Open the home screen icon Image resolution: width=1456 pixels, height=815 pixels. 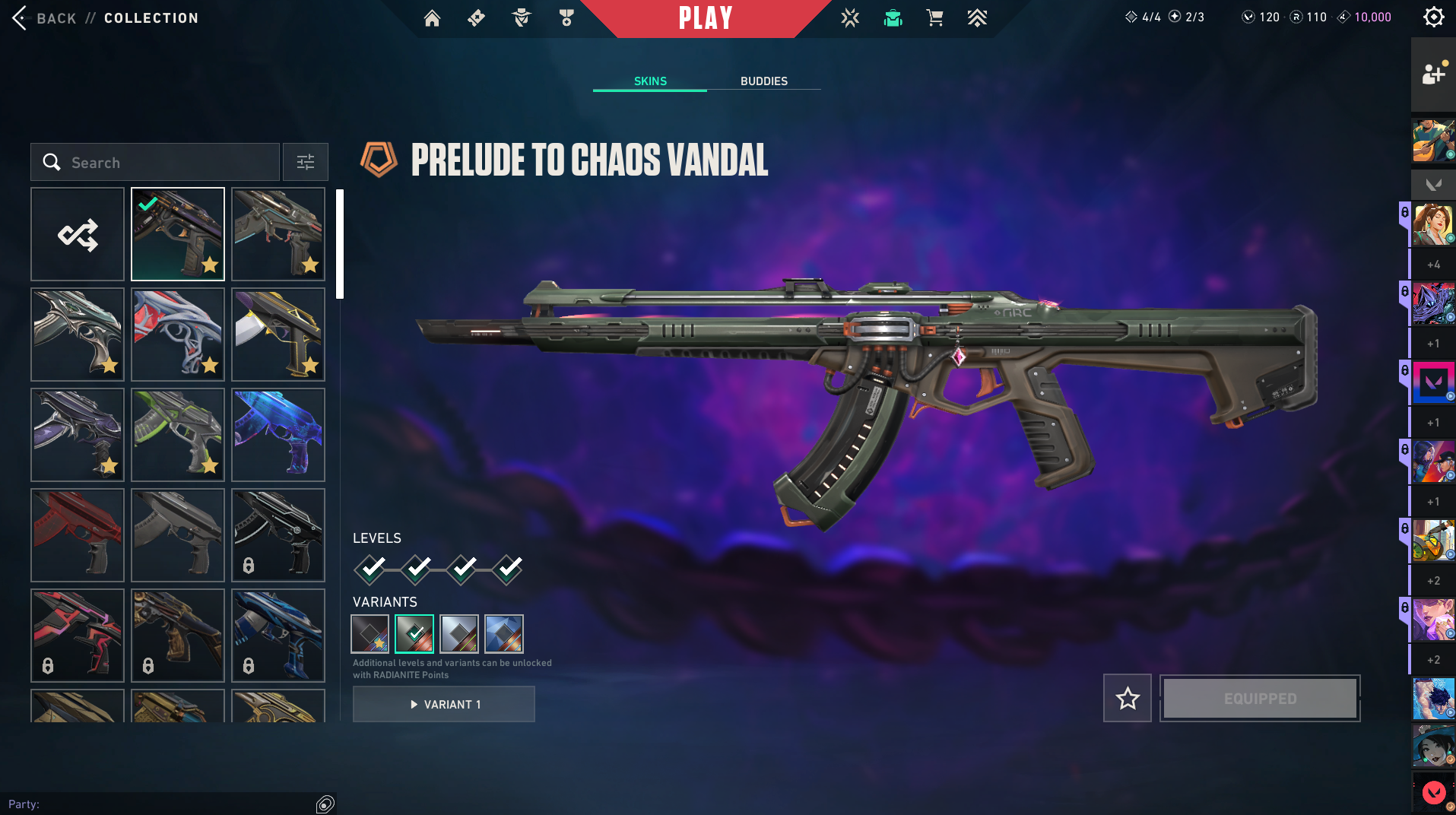coord(432,18)
